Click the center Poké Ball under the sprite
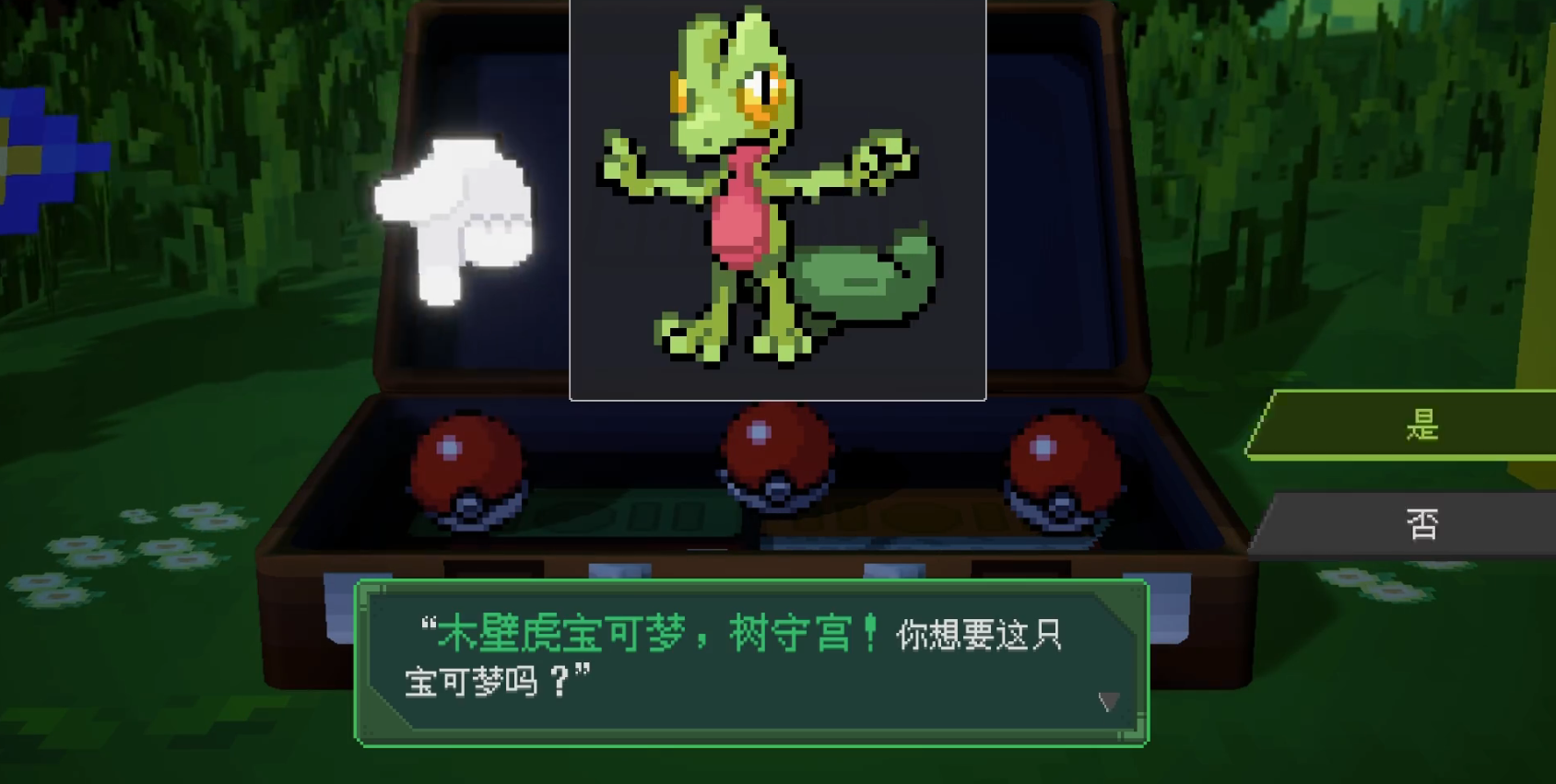Viewport: 1556px width, 784px height. tap(774, 456)
